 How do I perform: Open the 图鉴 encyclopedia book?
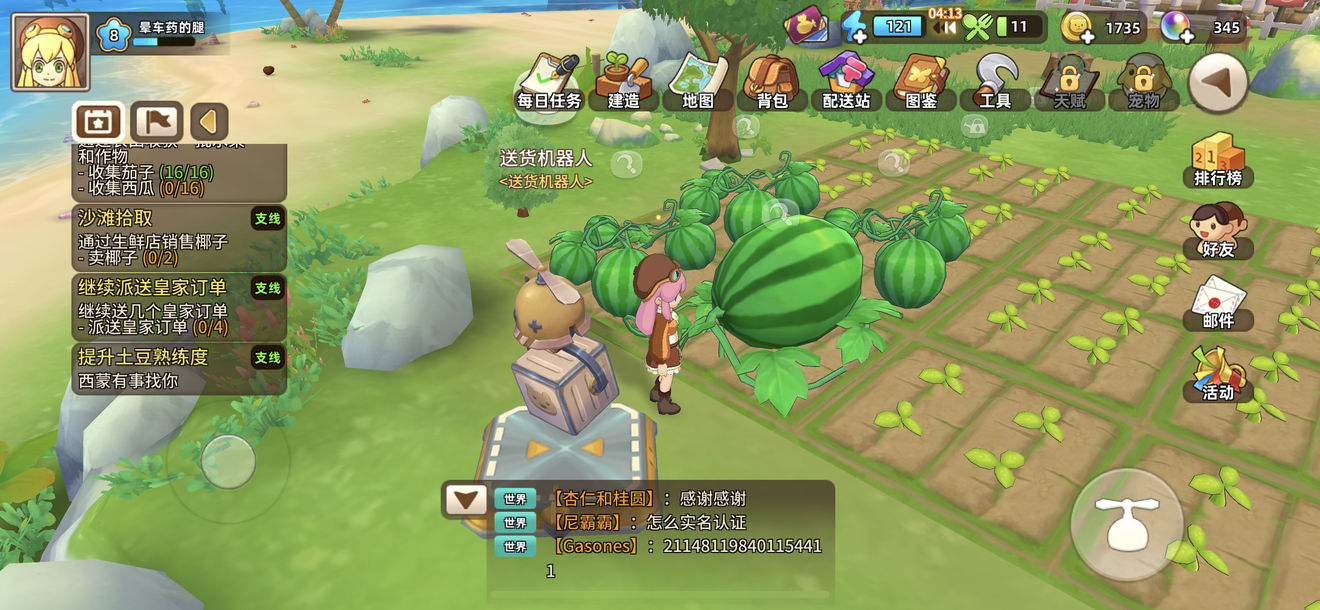(921, 81)
